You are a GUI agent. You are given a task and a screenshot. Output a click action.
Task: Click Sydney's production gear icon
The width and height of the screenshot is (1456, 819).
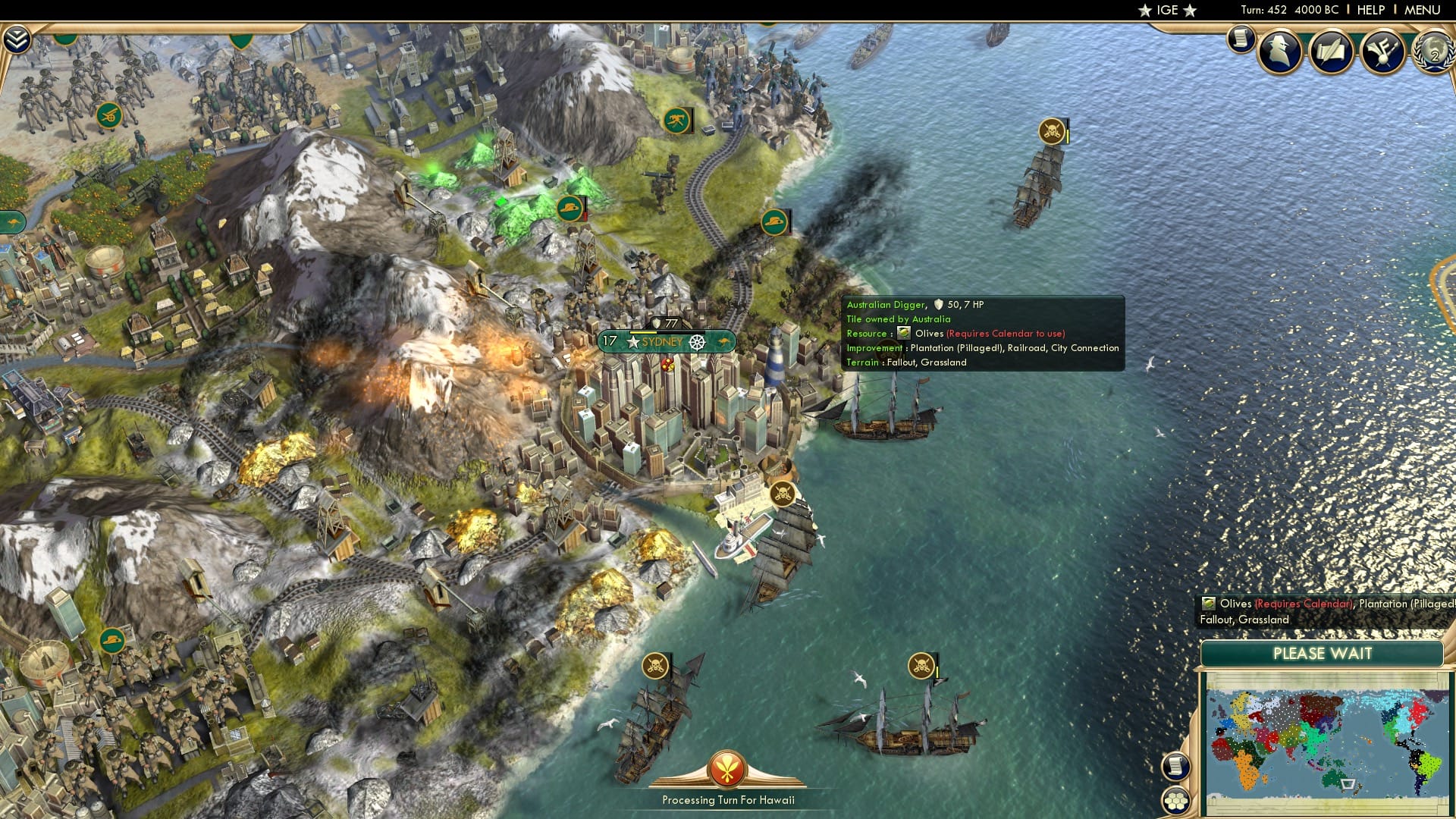pyautogui.click(x=698, y=342)
